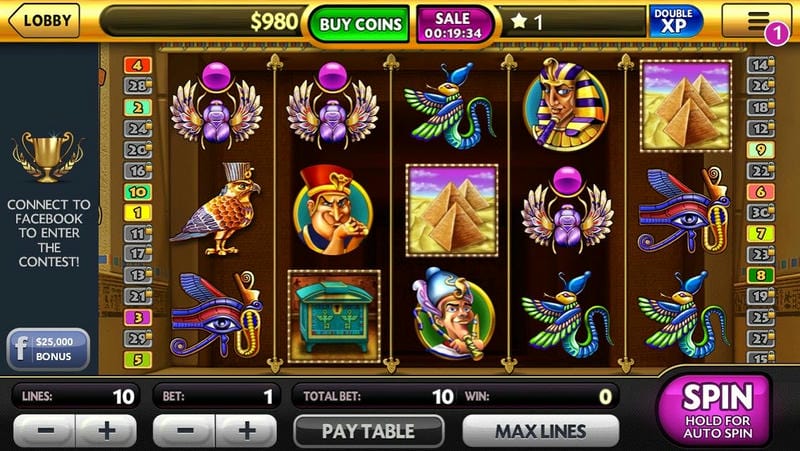Claim the Facebook $25,000 bonus

(48, 350)
